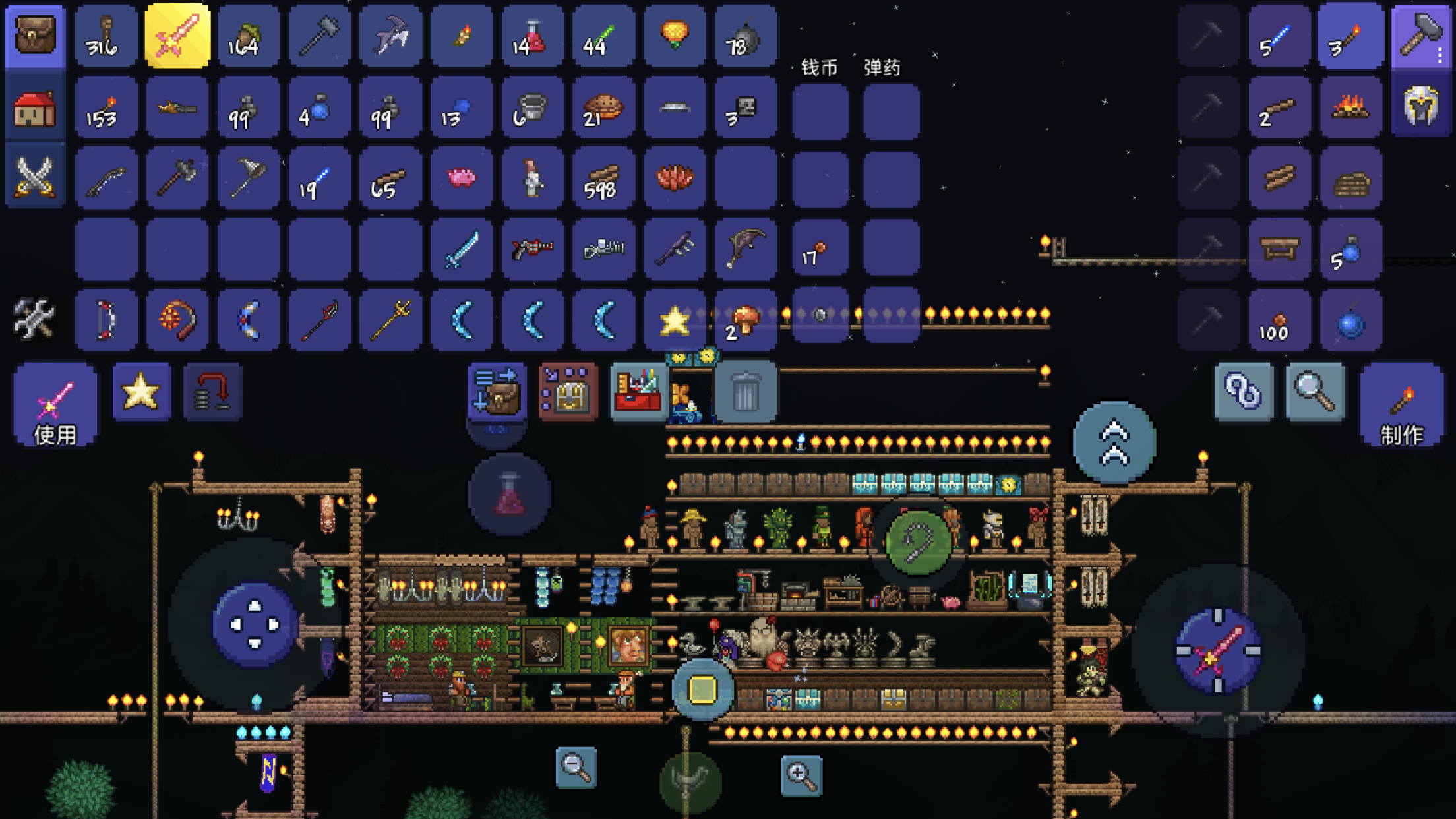Tap the 使用 use button
This screenshot has width=1456, height=819.
tap(55, 405)
